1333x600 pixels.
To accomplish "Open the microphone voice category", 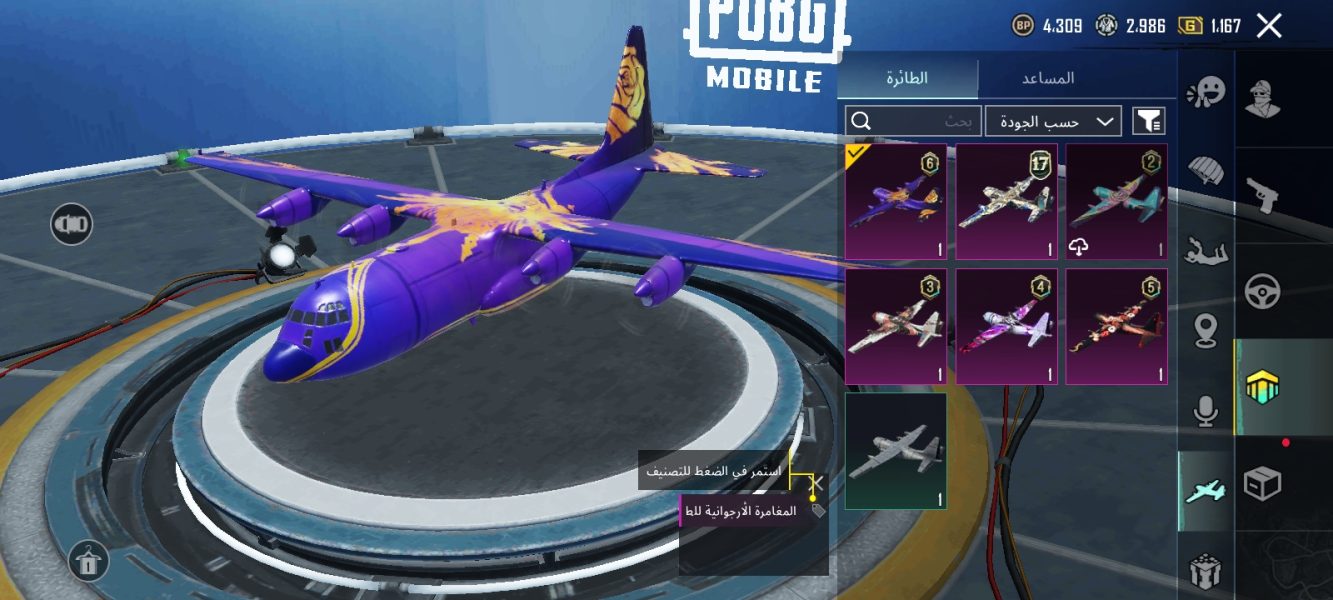I will [x=1206, y=410].
